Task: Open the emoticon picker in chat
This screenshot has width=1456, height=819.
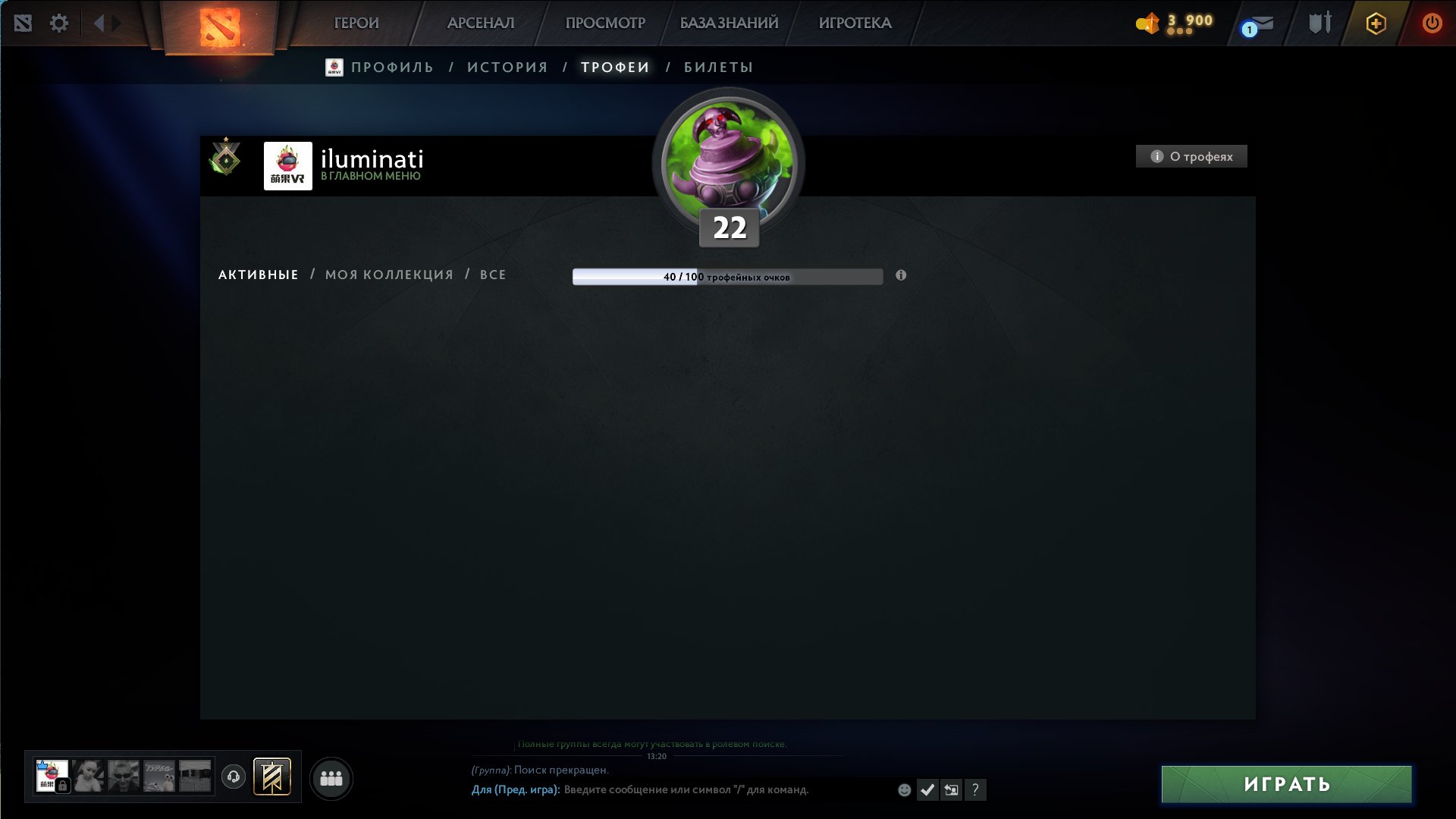Action: pos(904,790)
